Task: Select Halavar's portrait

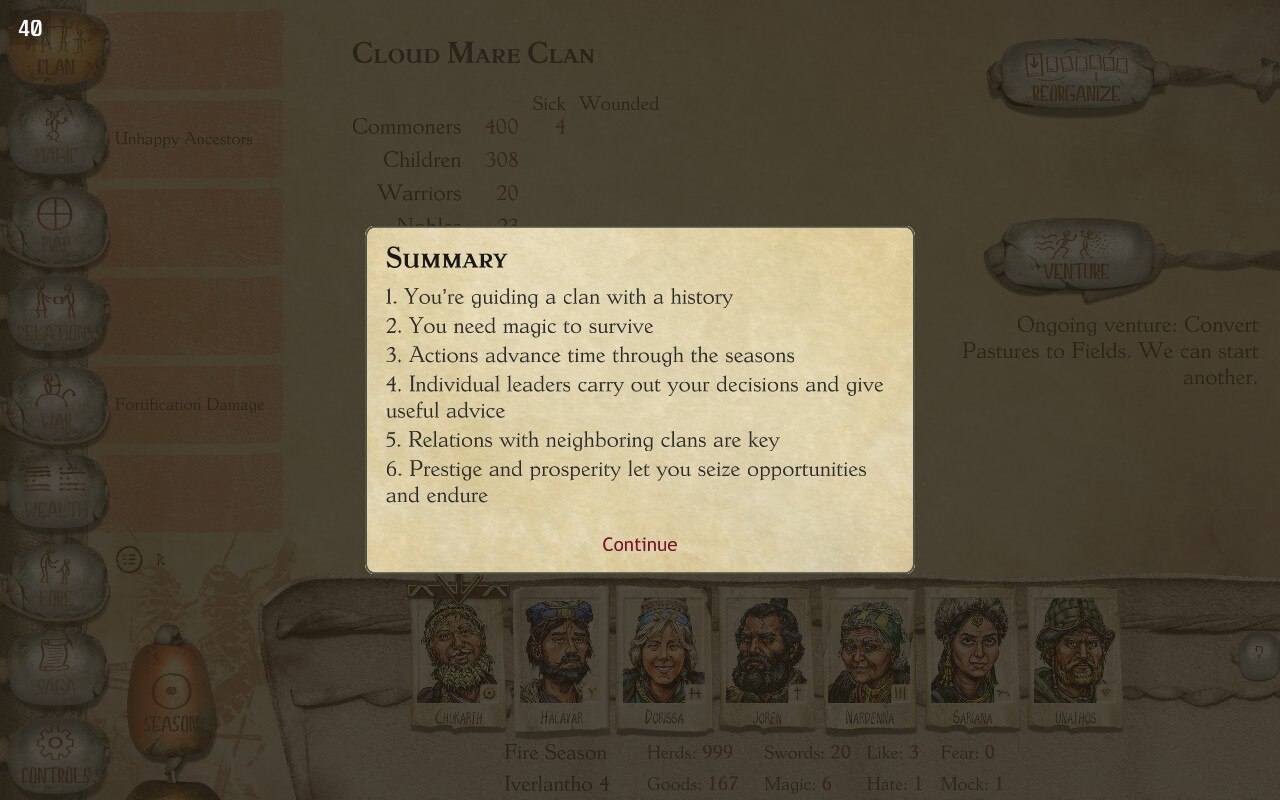Action: point(561,655)
